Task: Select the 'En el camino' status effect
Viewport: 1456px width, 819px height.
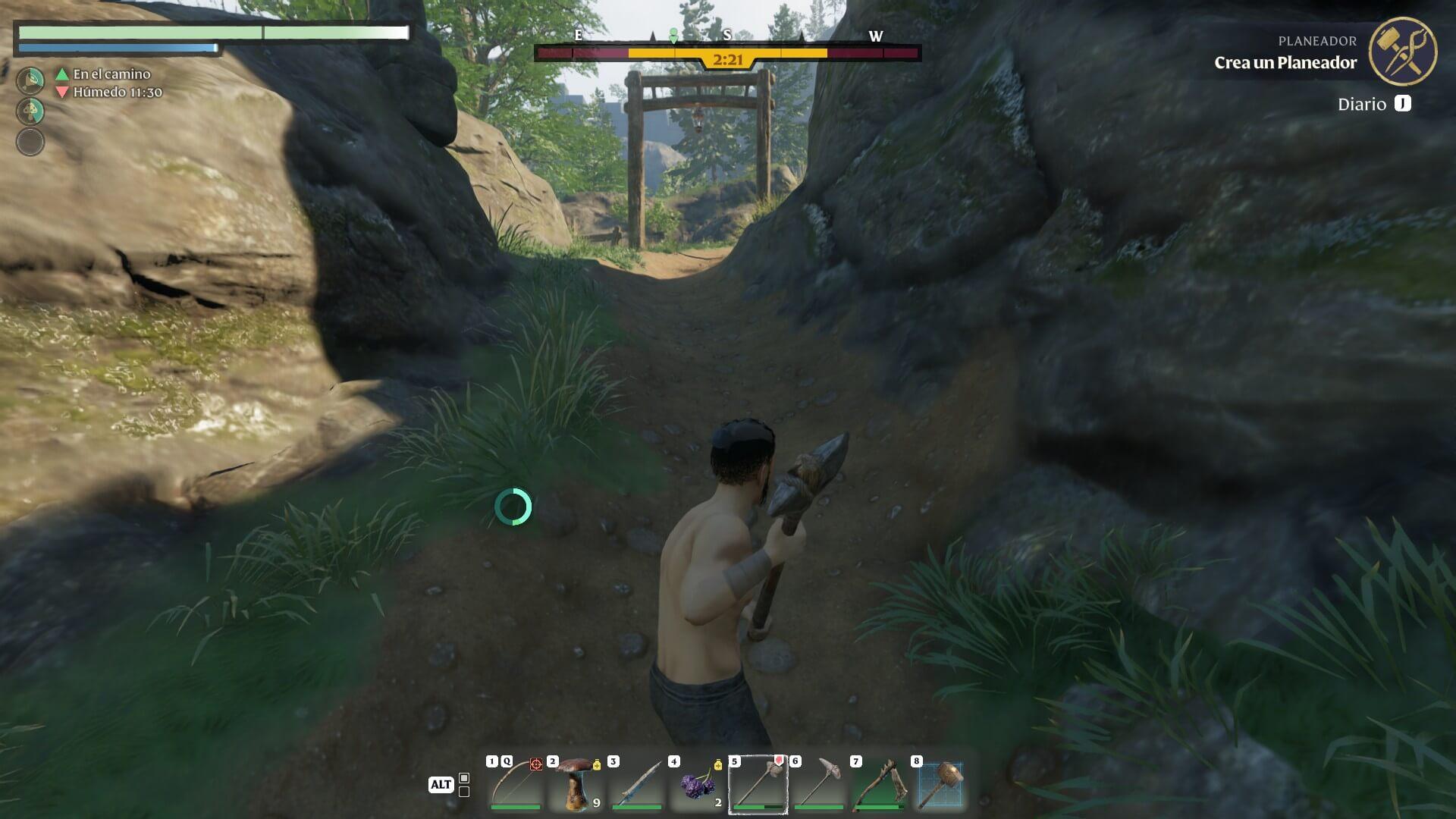Action: tap(111, 74)
